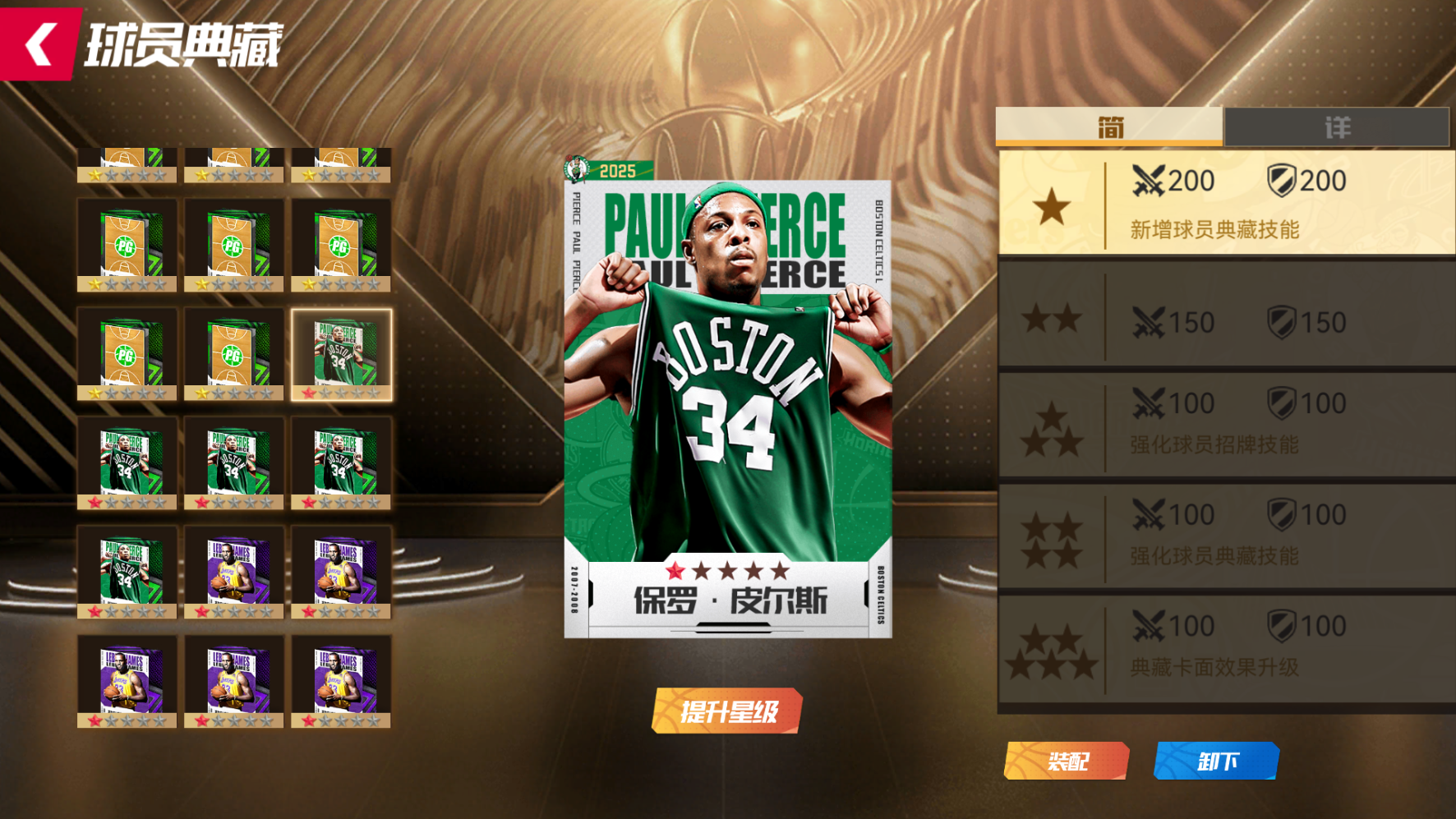The width and height of the screenshot is (1456, 819).
Task: Select the 简 brief tab
Action: point(1109,127)
